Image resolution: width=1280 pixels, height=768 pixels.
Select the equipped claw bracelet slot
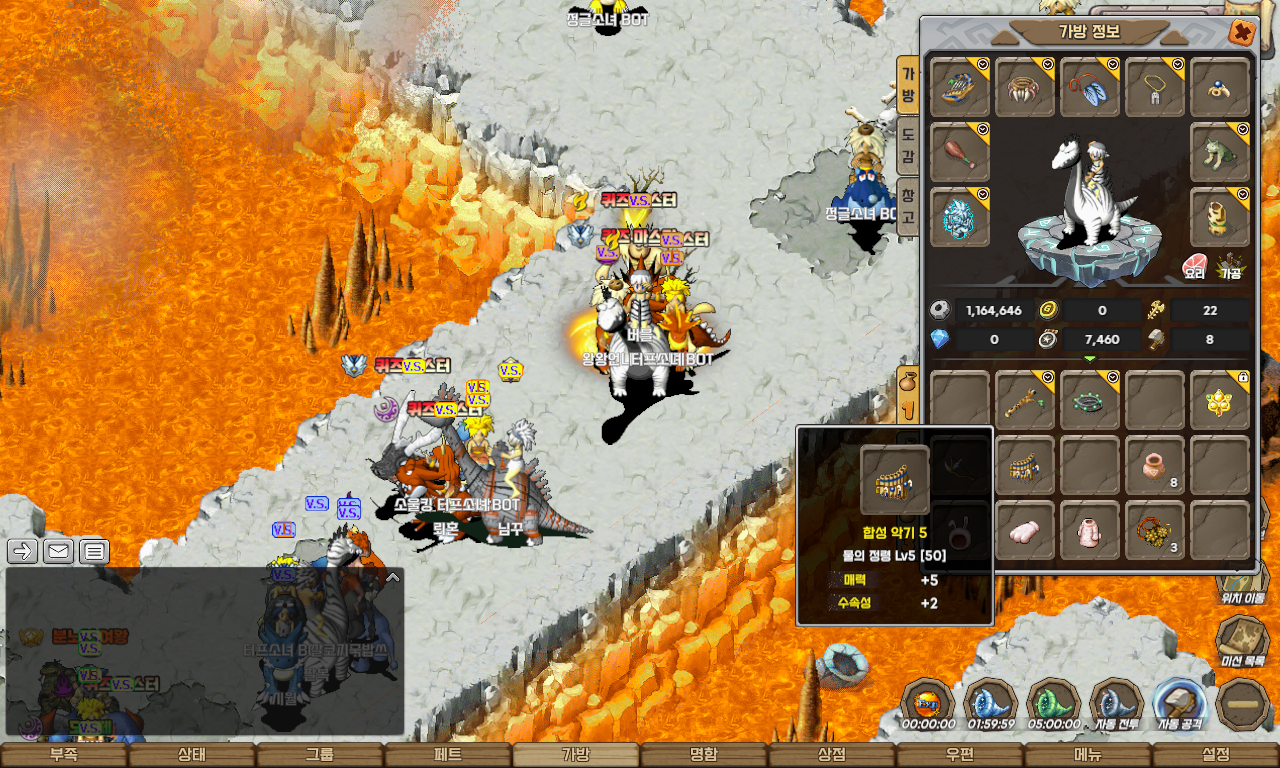coord(1025,87)
